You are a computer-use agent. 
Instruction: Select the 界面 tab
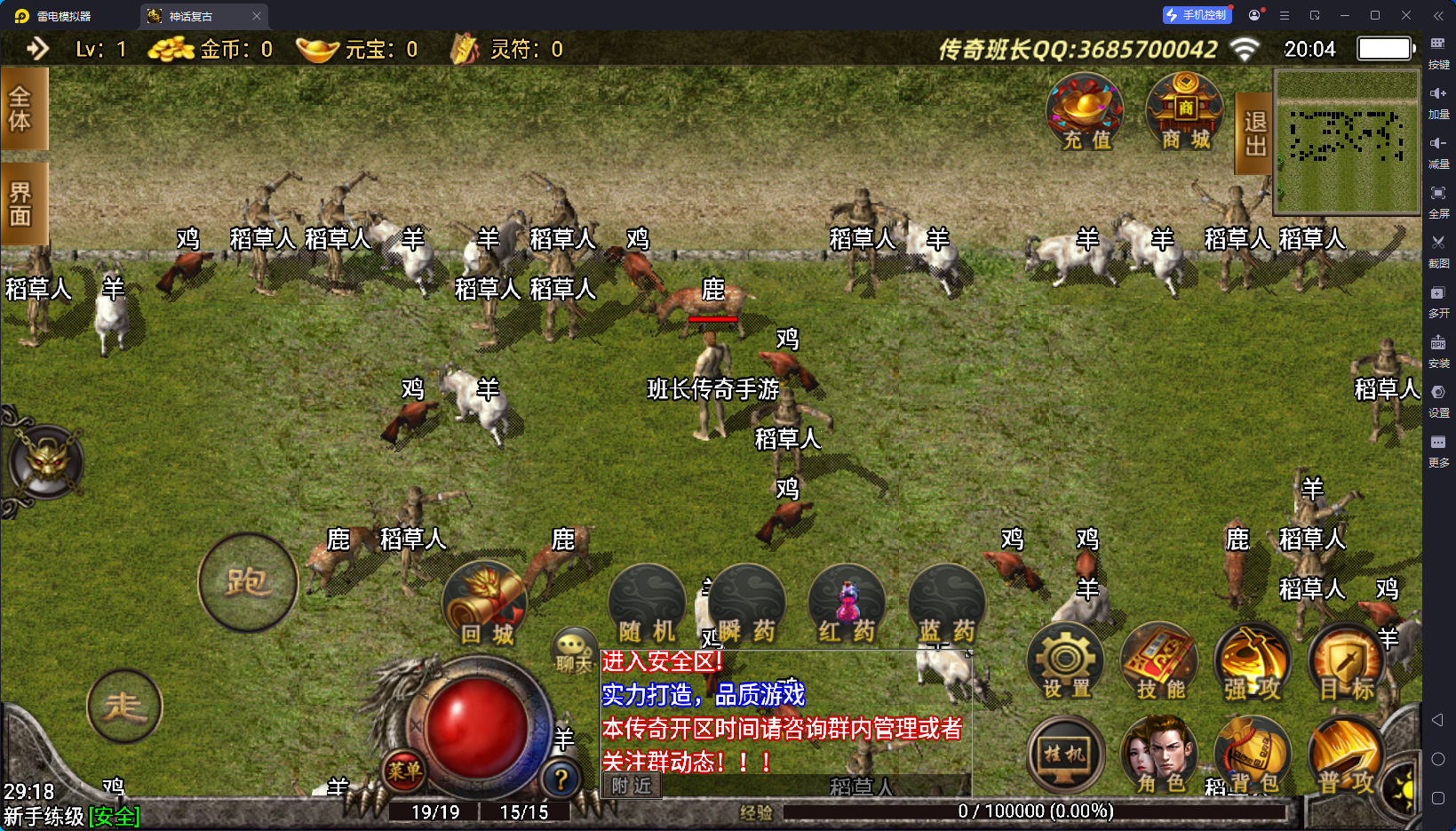tap(21, 204)
